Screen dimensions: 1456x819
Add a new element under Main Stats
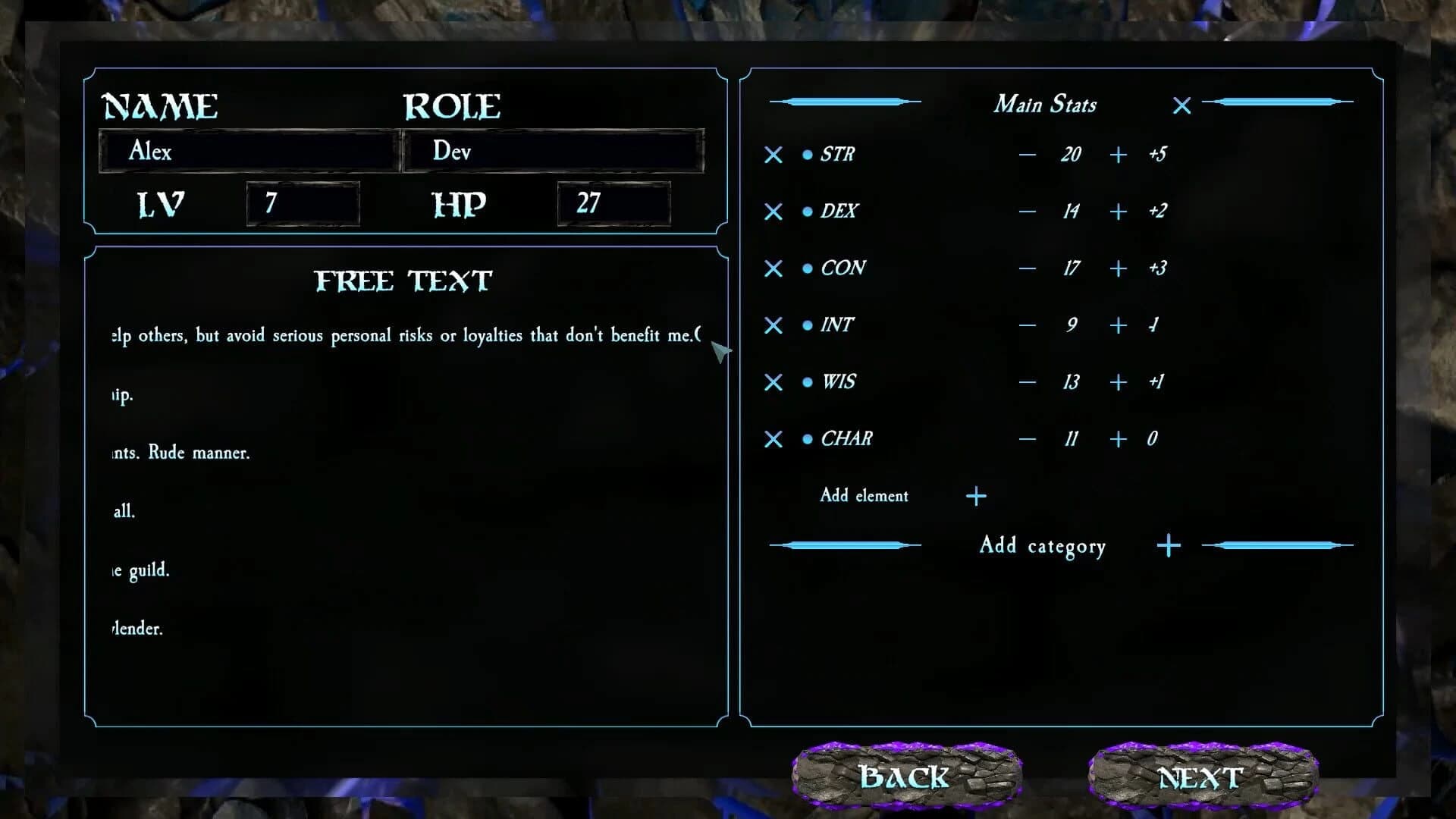coord(976,496)
